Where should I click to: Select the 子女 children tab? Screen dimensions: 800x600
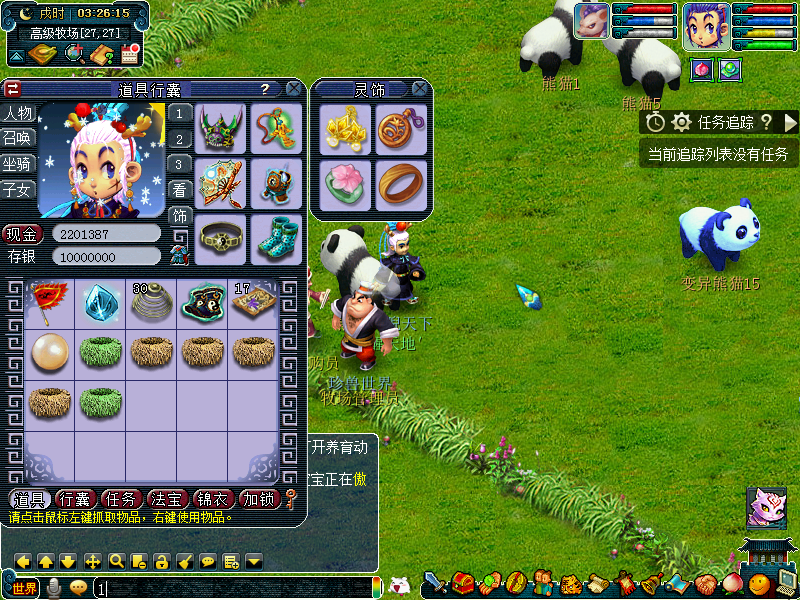tap(18, 188)
